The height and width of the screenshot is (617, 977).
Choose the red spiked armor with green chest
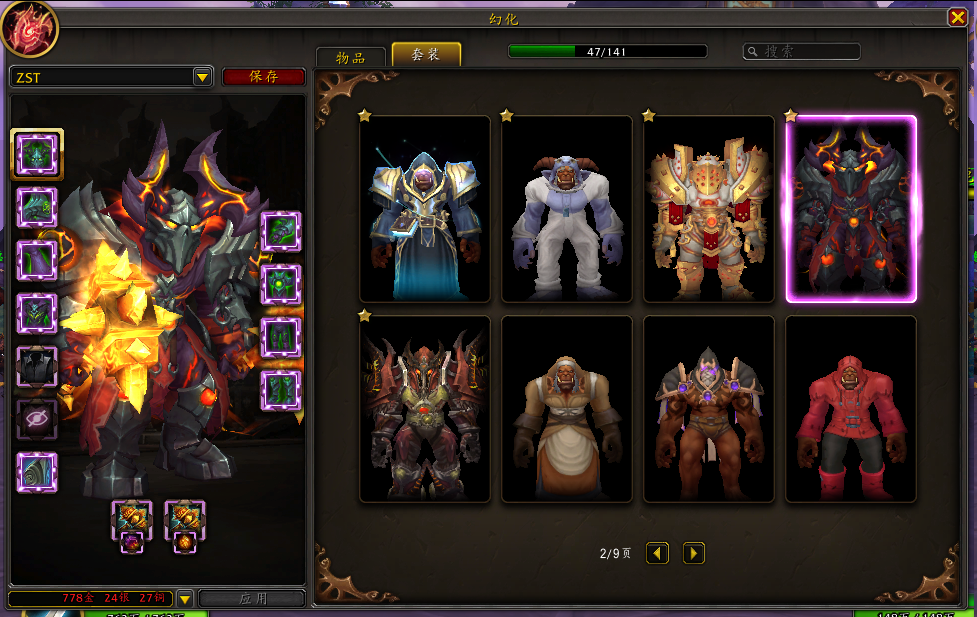click(425, 409)
